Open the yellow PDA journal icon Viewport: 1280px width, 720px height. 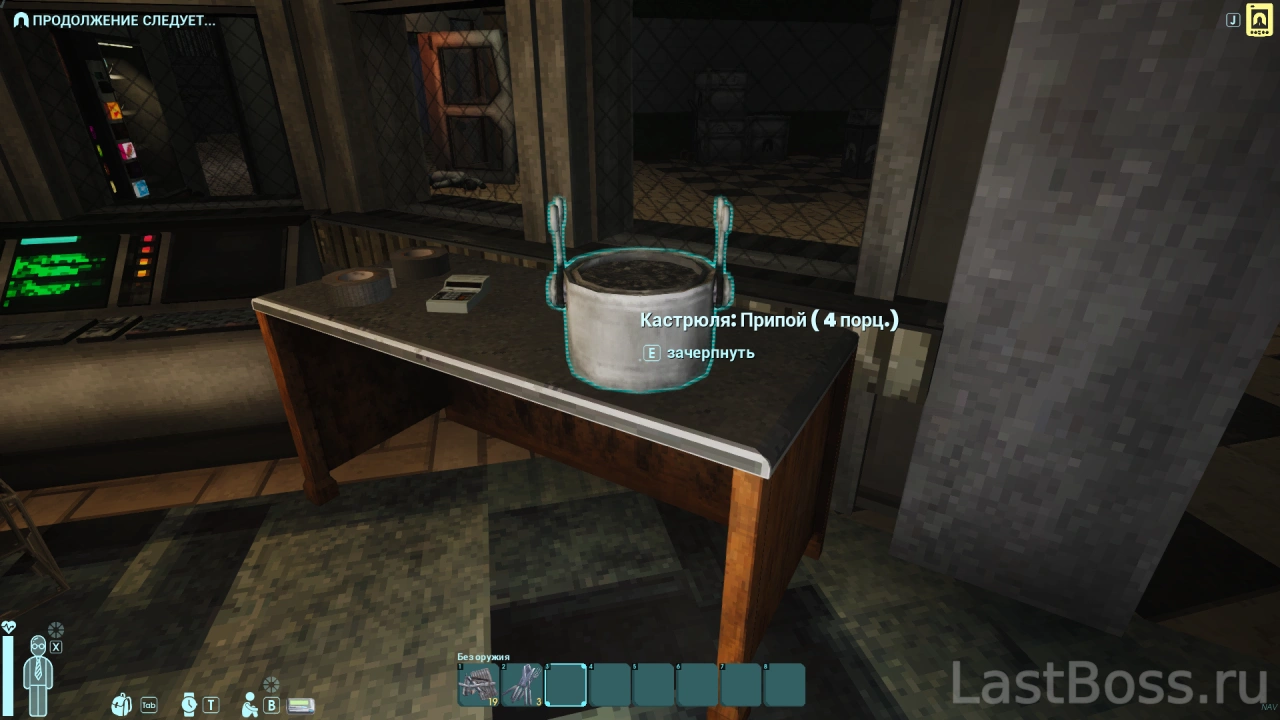pyautogui.click(x=1259, y=20)
